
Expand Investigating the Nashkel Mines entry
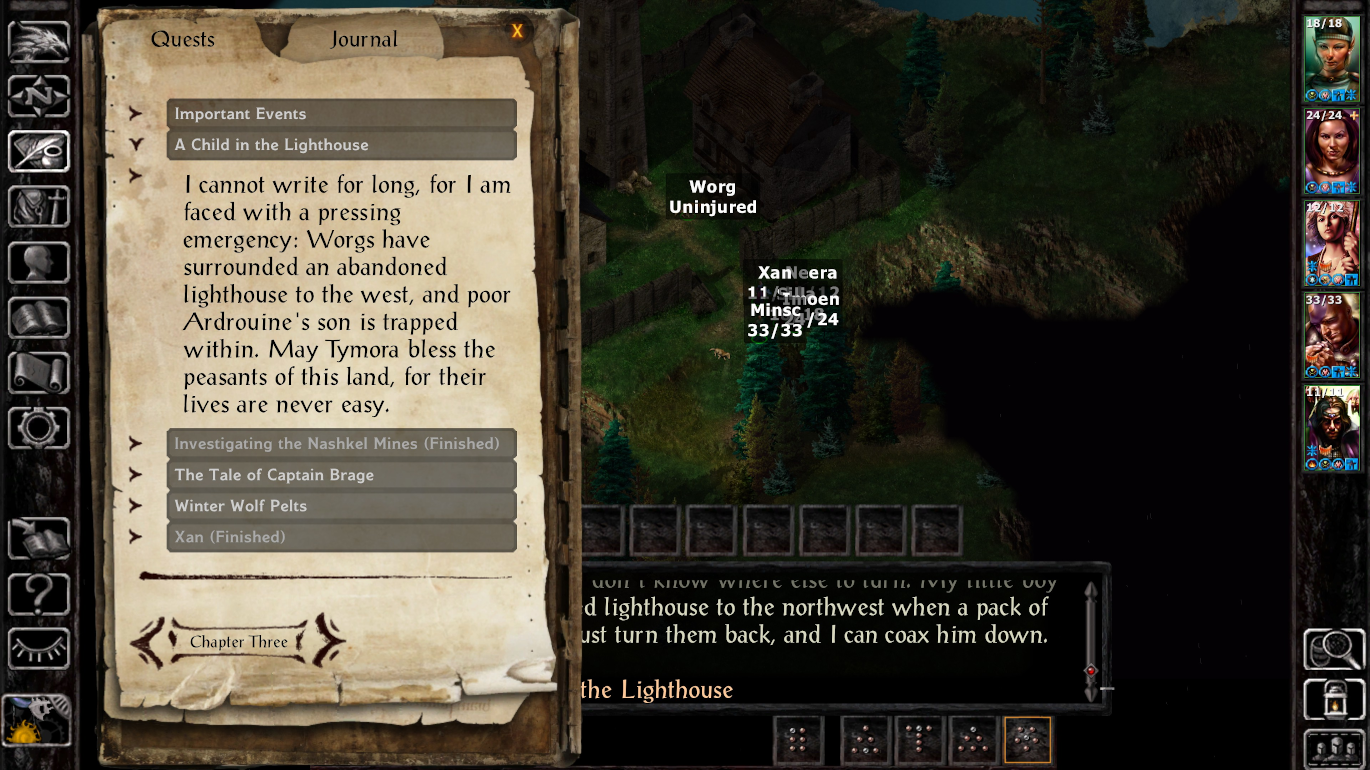click(x=341, y=444)
